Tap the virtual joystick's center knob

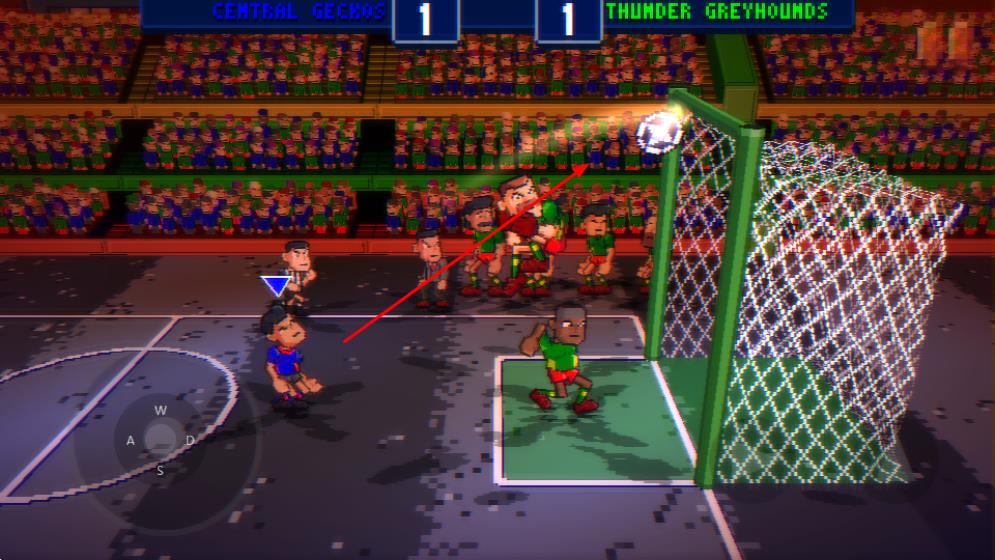pyautogui.click(x=160, y=437)
